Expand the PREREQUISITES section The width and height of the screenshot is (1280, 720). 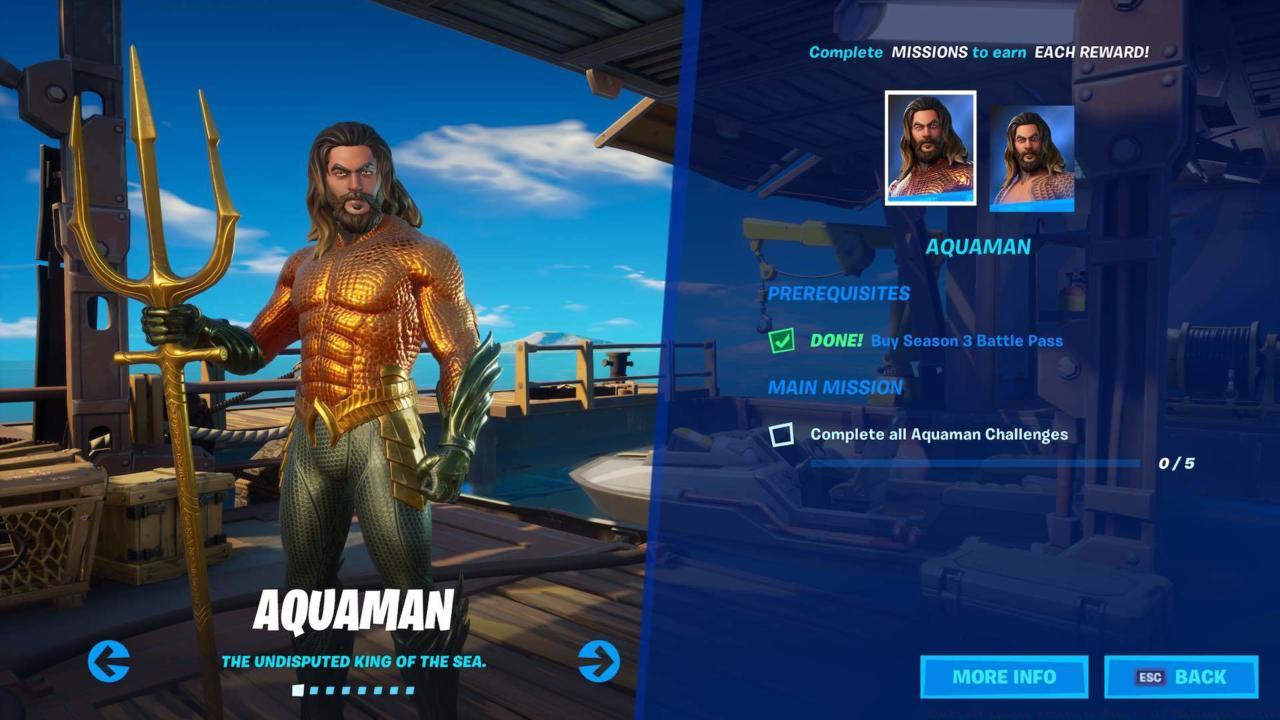tap(838, 293)
